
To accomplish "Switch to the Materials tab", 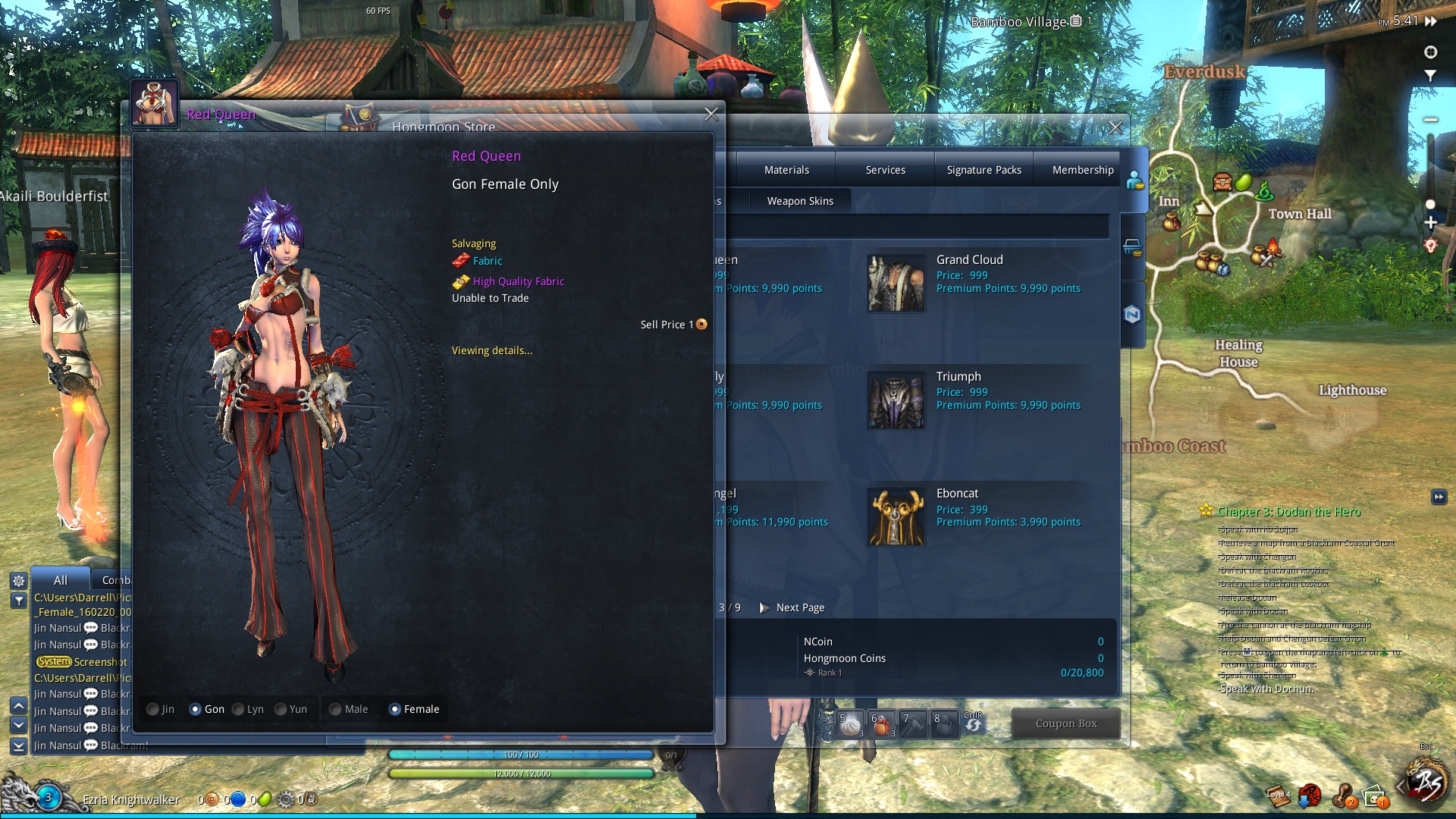I will (786, 170).
